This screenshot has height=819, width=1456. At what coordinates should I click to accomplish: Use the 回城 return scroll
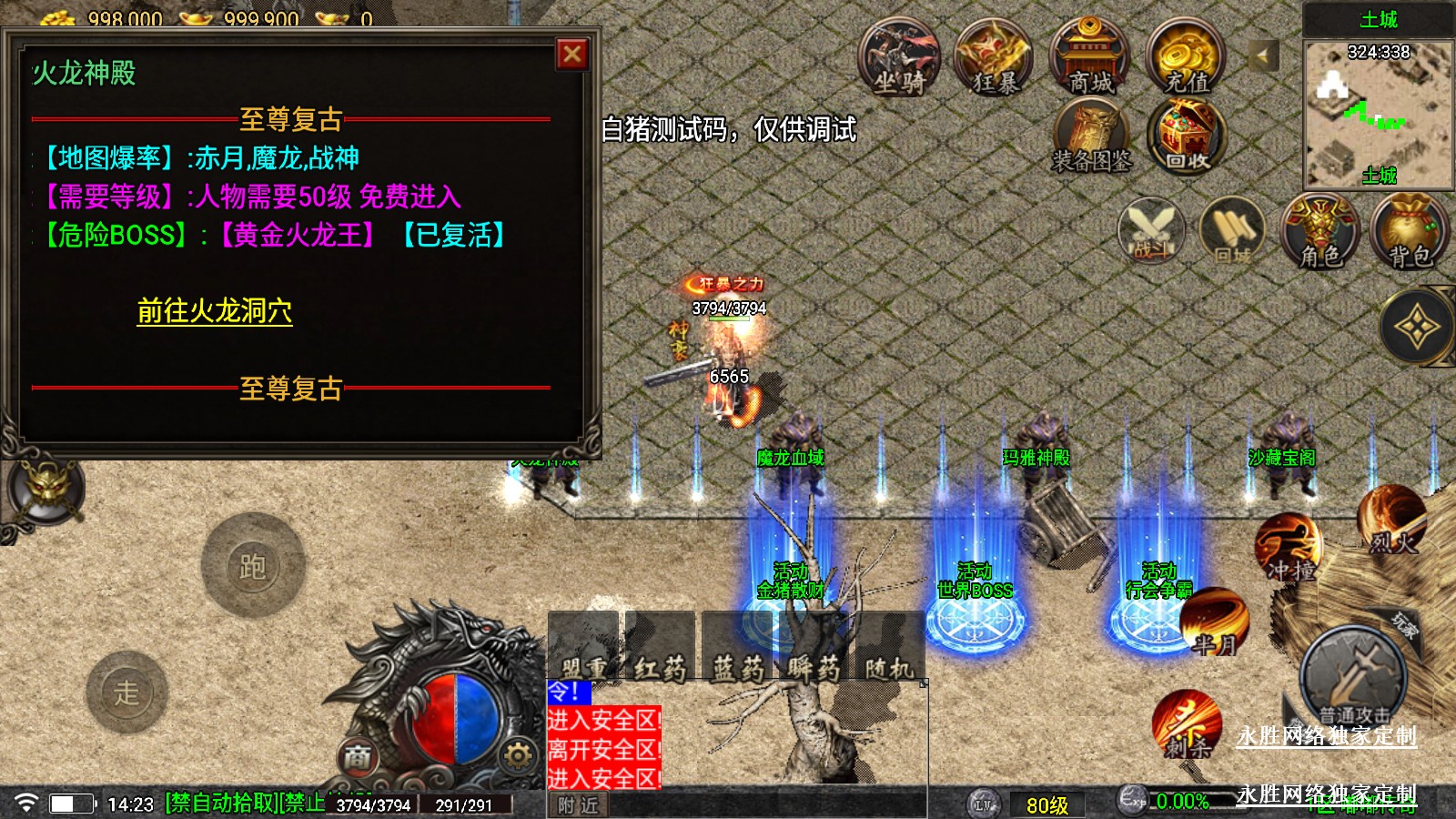click(x=1232, y=232)
